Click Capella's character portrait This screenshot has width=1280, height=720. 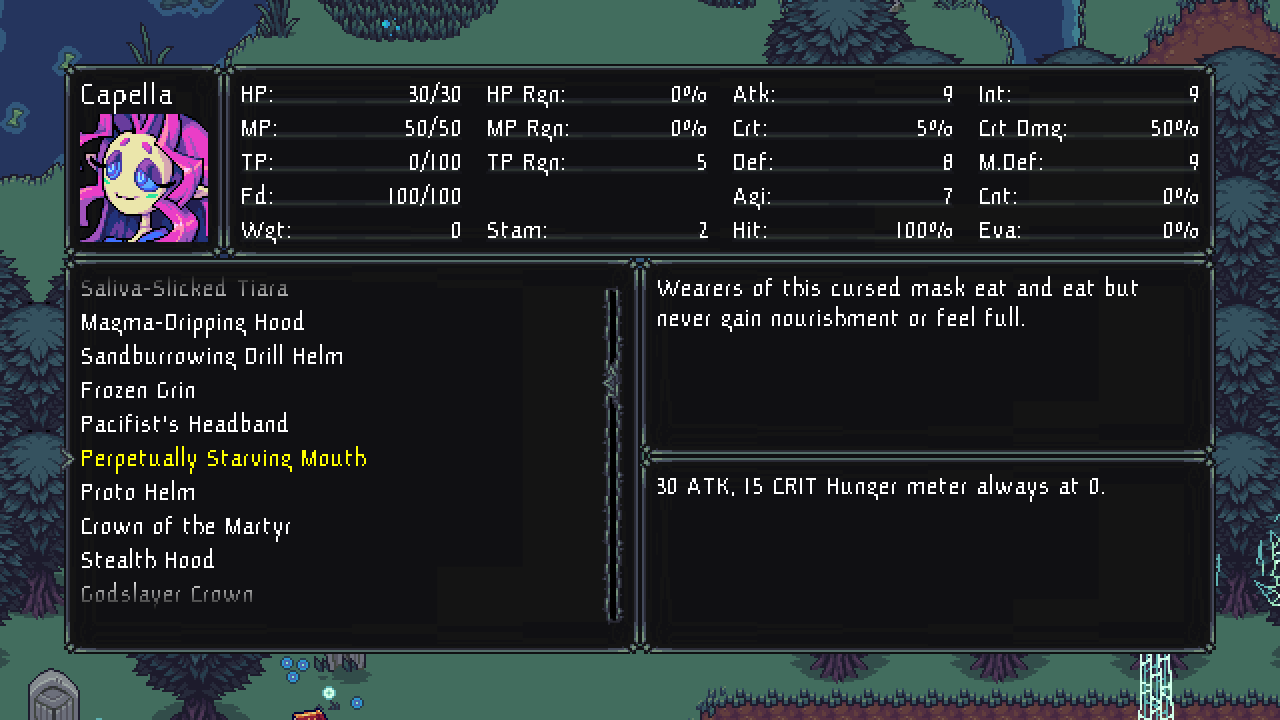(144, 178)
